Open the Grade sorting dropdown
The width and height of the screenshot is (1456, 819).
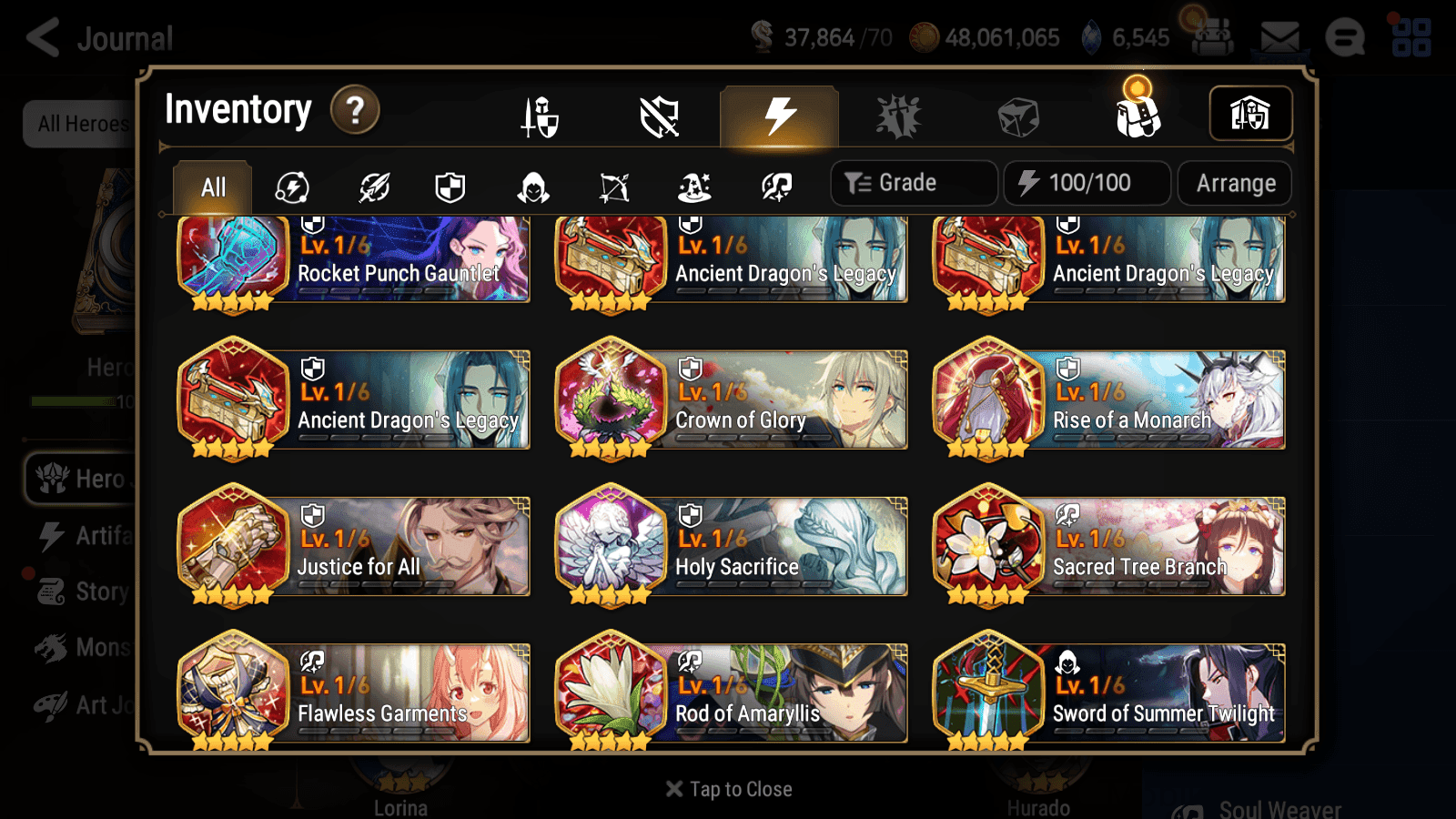click(913, 182)
